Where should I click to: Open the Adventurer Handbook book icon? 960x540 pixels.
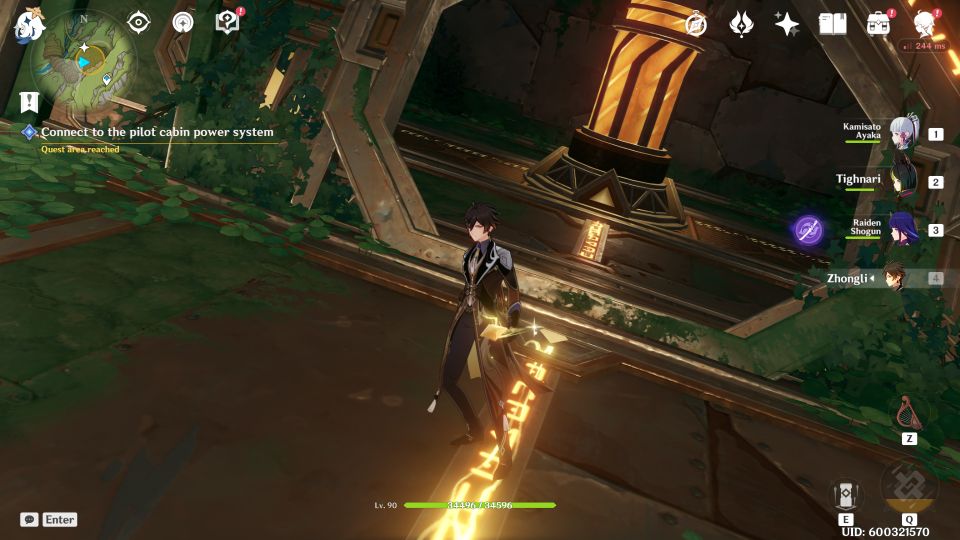pyautogui.click(x=832, y=24)
